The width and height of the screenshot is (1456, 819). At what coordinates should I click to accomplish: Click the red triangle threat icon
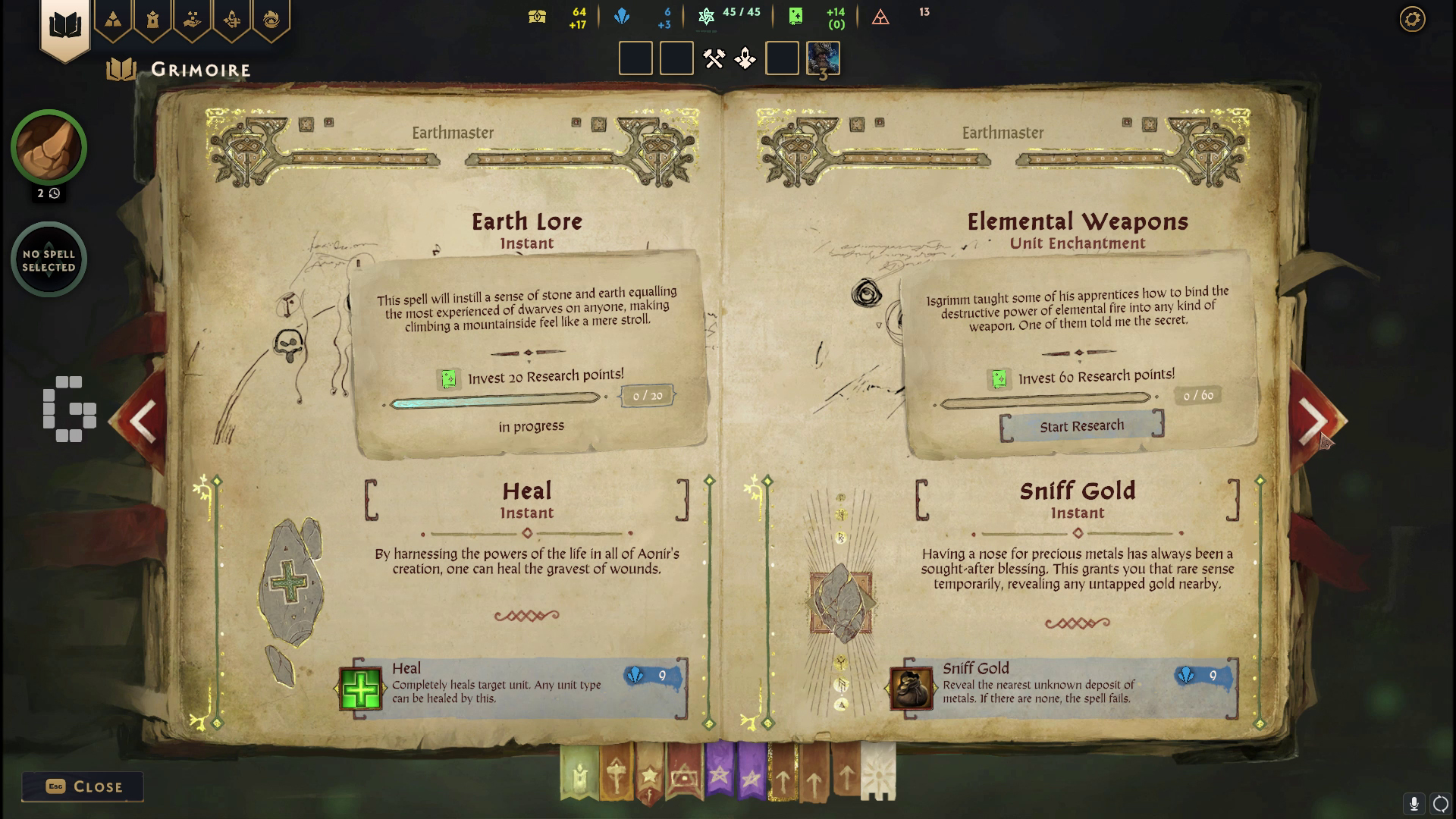coord(881,16)
